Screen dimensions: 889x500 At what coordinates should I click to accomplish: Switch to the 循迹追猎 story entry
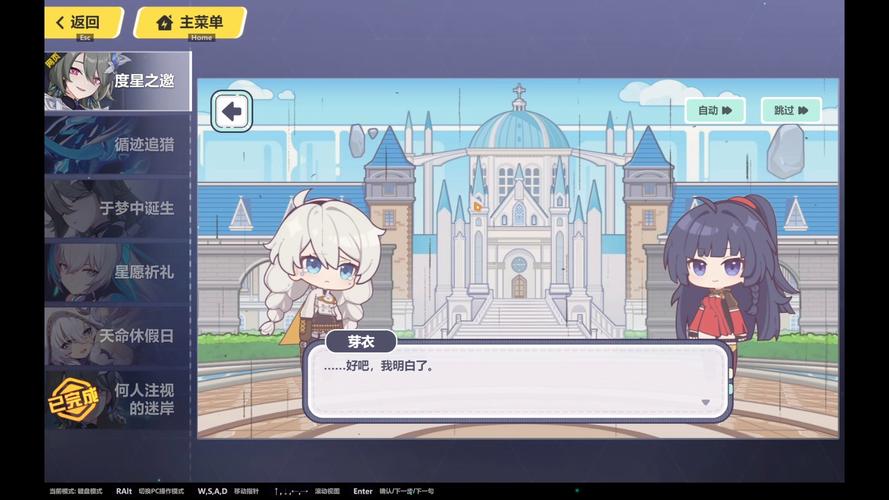pos(117,144)
